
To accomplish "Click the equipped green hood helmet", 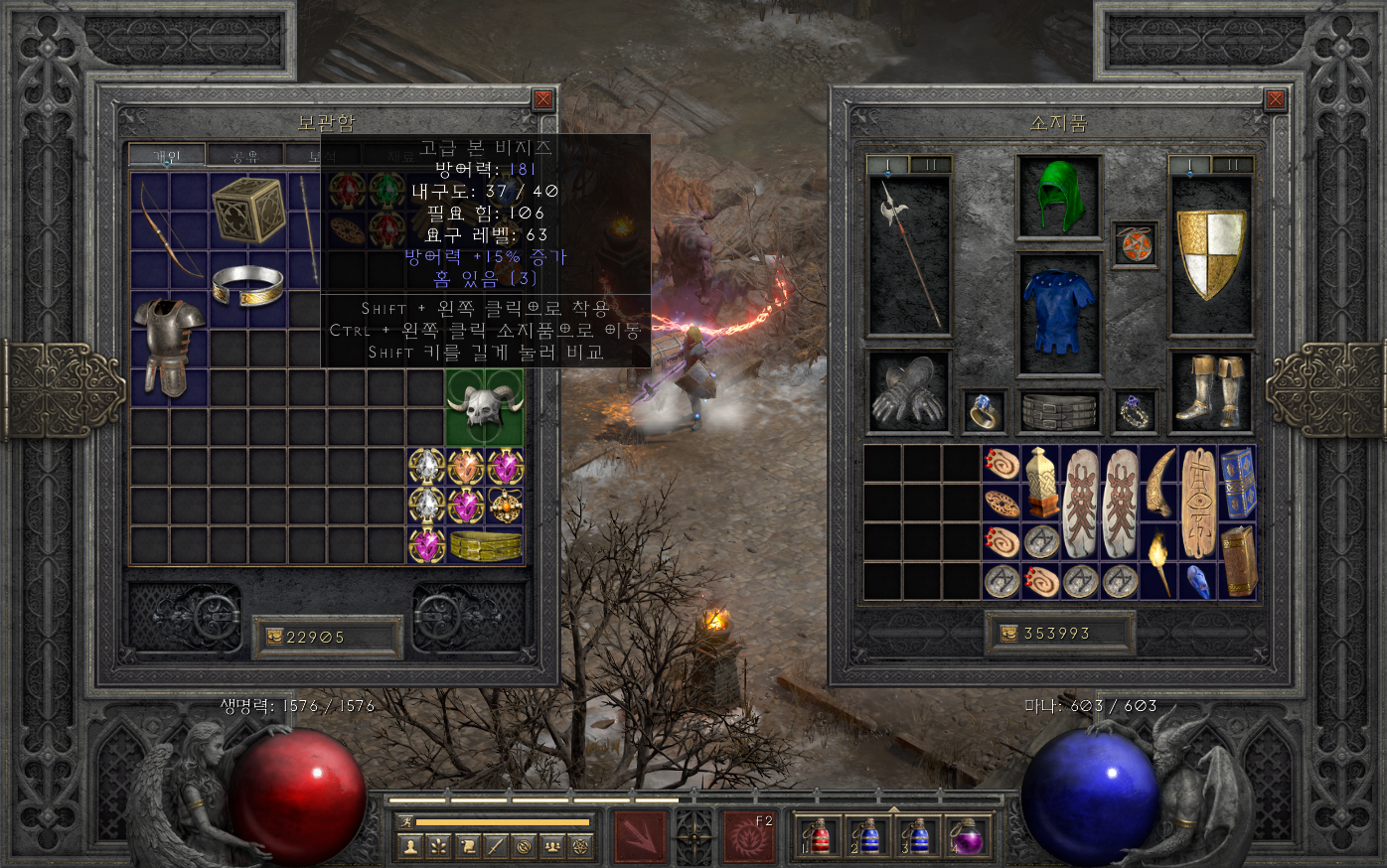I will [x=1059, y=197].
